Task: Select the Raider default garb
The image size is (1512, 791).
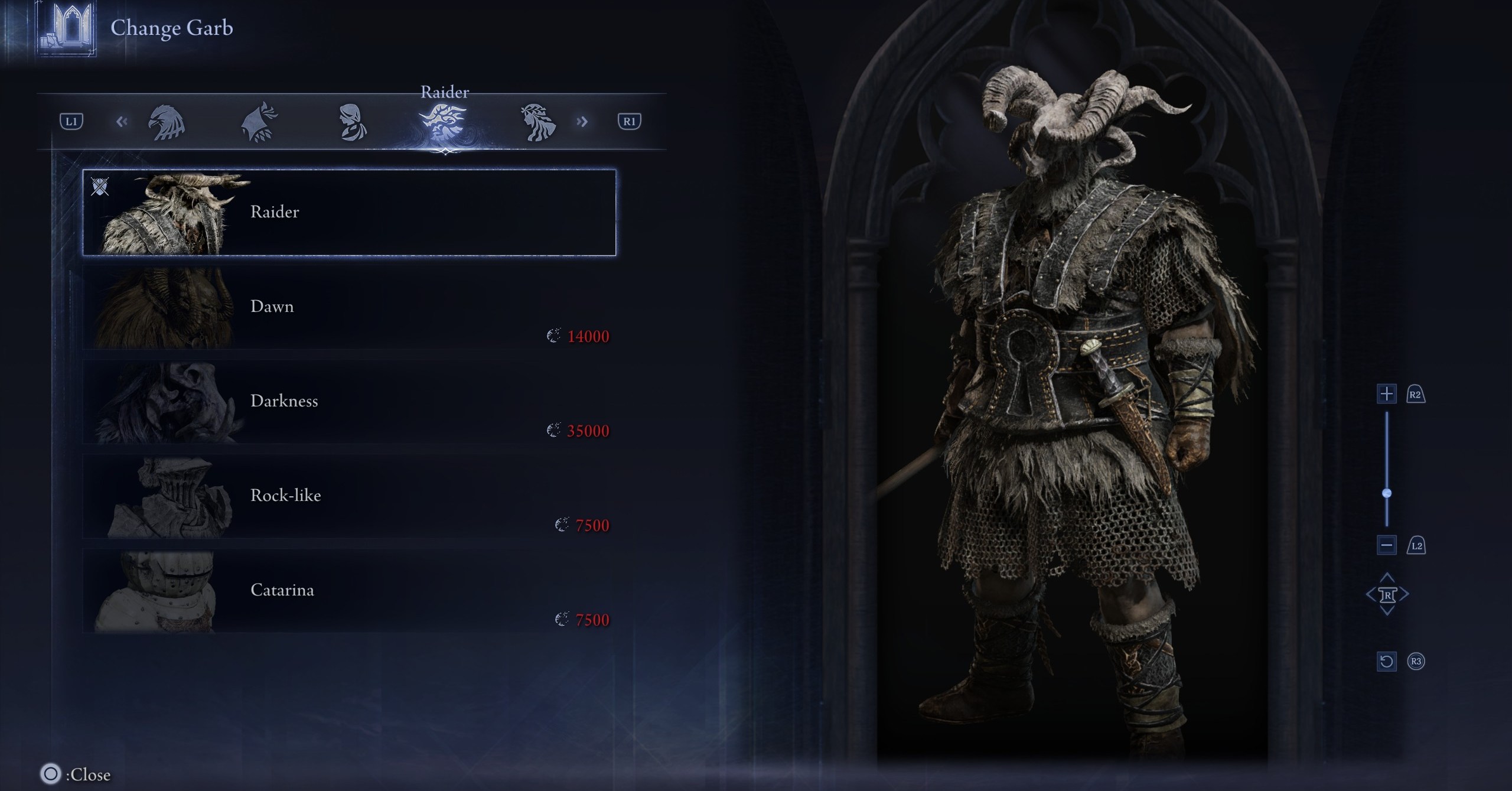Action: pyautogui.click(x=348, y=213)
